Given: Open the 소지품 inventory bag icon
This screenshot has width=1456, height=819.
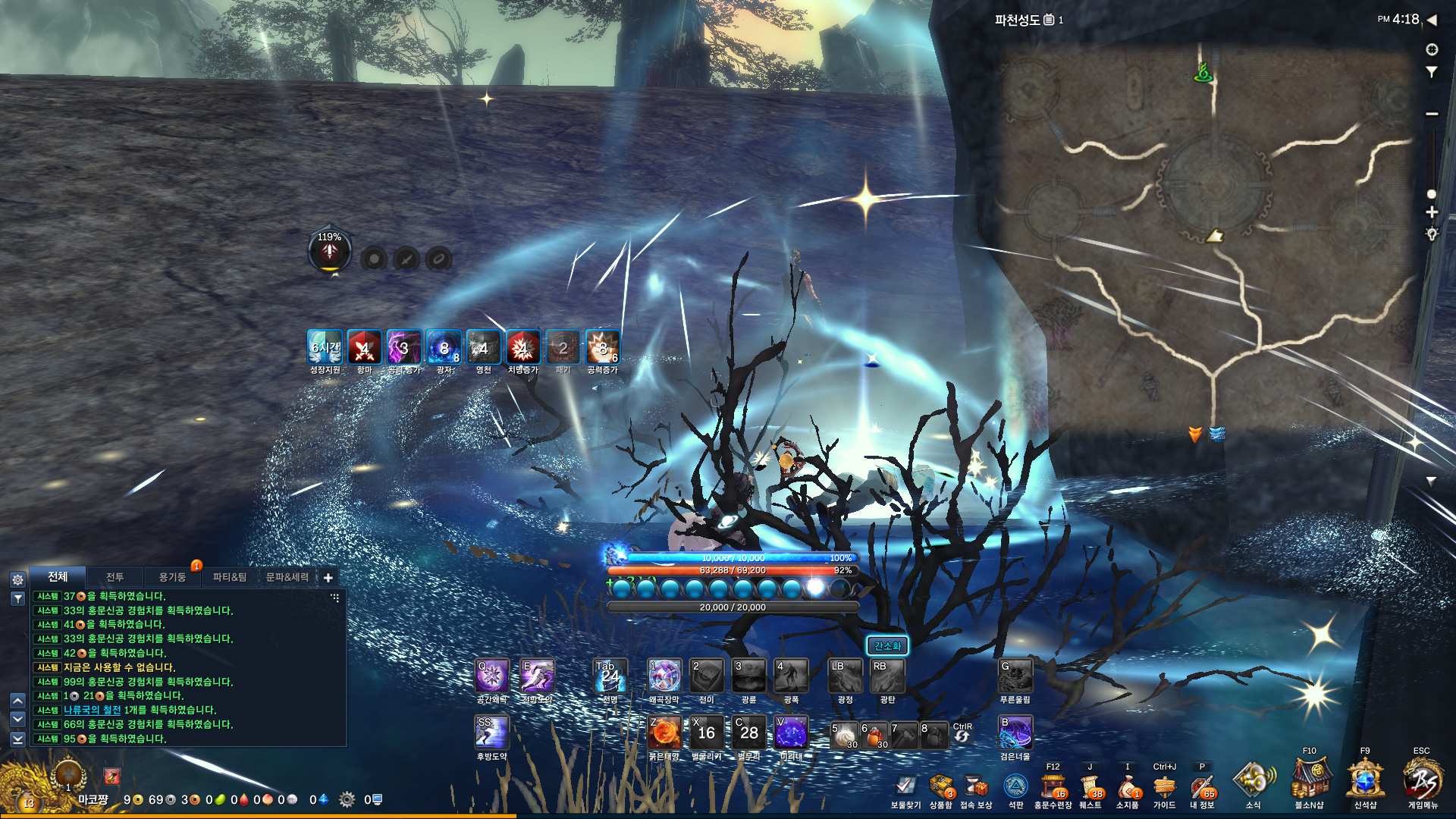Looking at the screenshot, I should (1127, 786).
